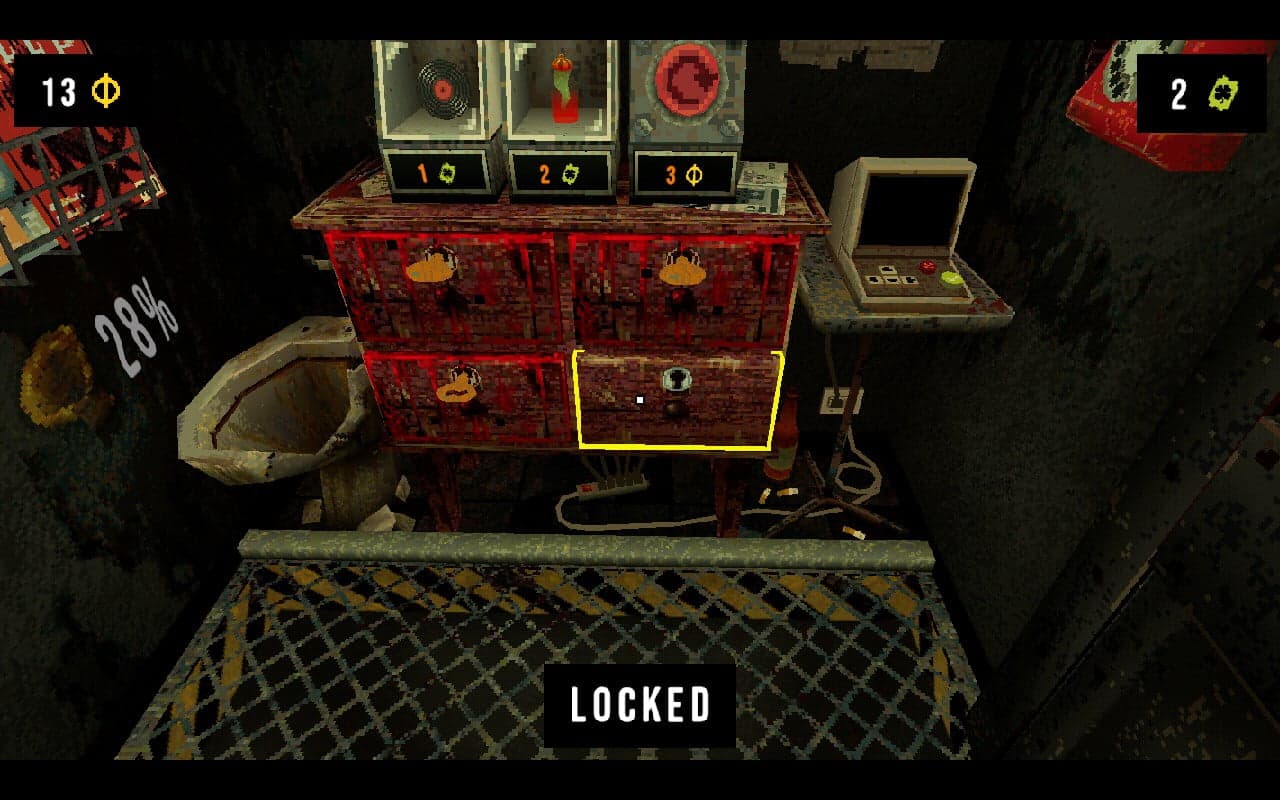Click the LOCKED label at the bottom
This screenshot has height=800, width=1280.
coord(641,704)
